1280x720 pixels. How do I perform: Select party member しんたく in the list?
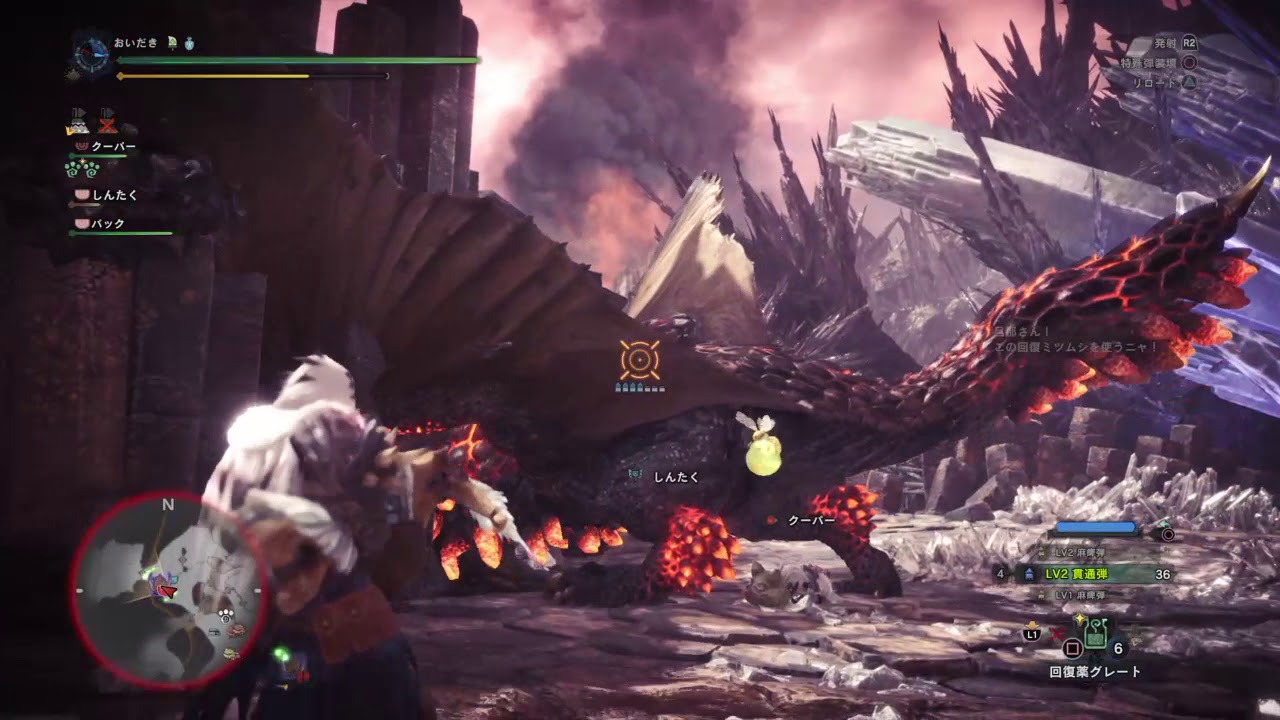click(114, 195)
